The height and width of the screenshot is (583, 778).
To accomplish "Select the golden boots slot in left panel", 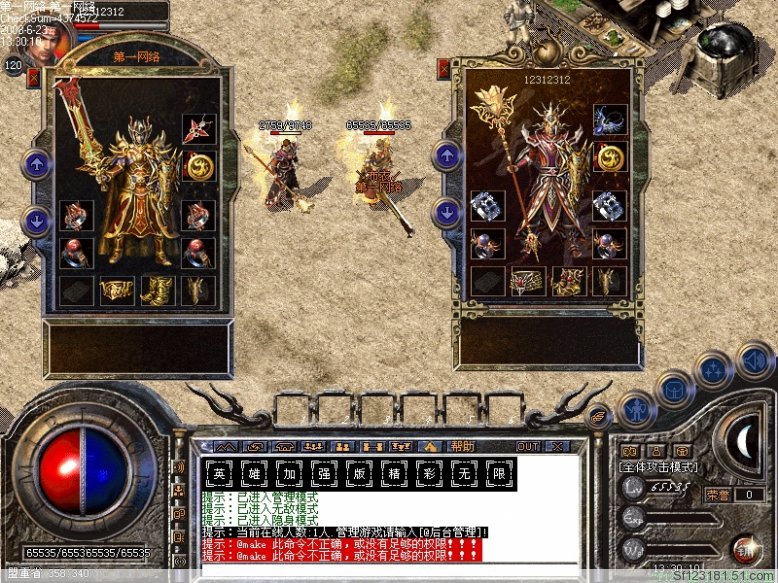I will point(155,290).
